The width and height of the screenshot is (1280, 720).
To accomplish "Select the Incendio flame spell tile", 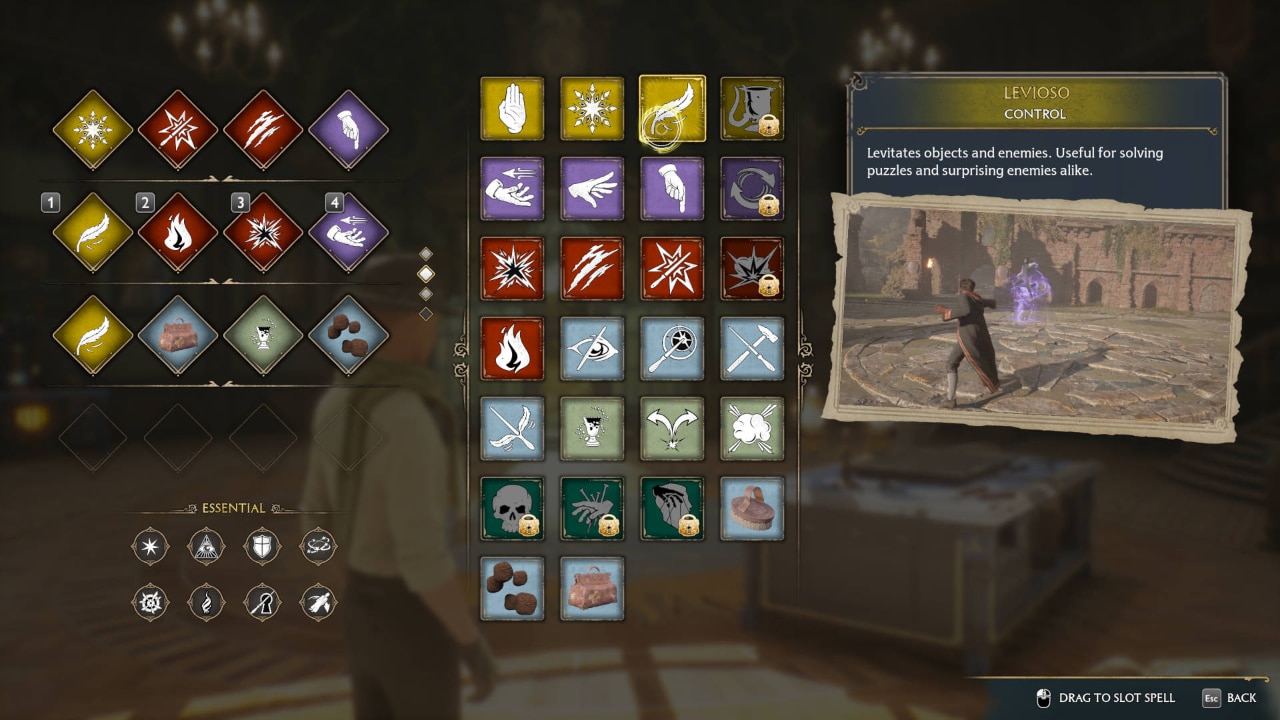I will [x=512, y=348].
